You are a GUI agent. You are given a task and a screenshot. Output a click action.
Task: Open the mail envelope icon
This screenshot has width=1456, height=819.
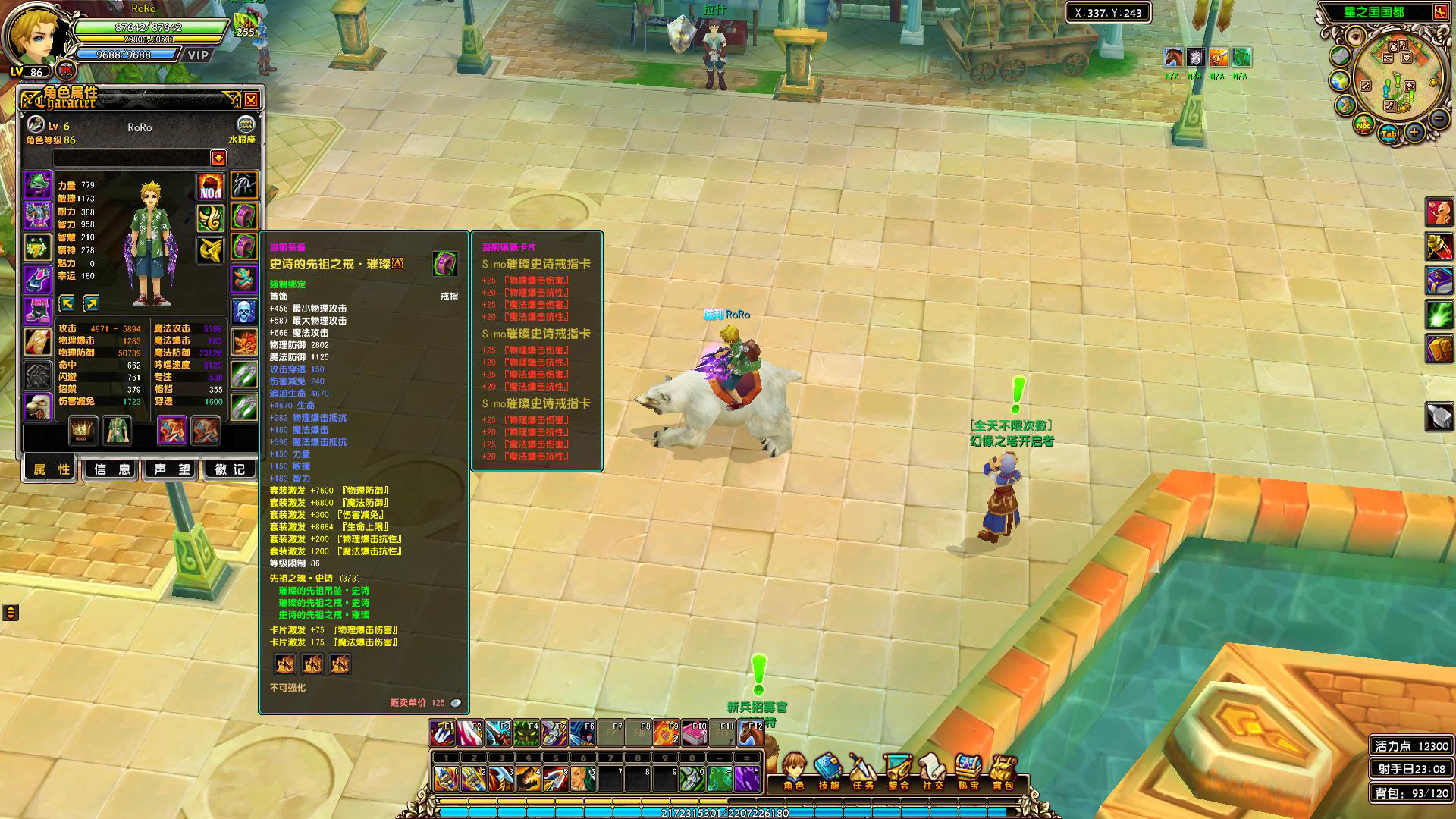coord(1341,56)
